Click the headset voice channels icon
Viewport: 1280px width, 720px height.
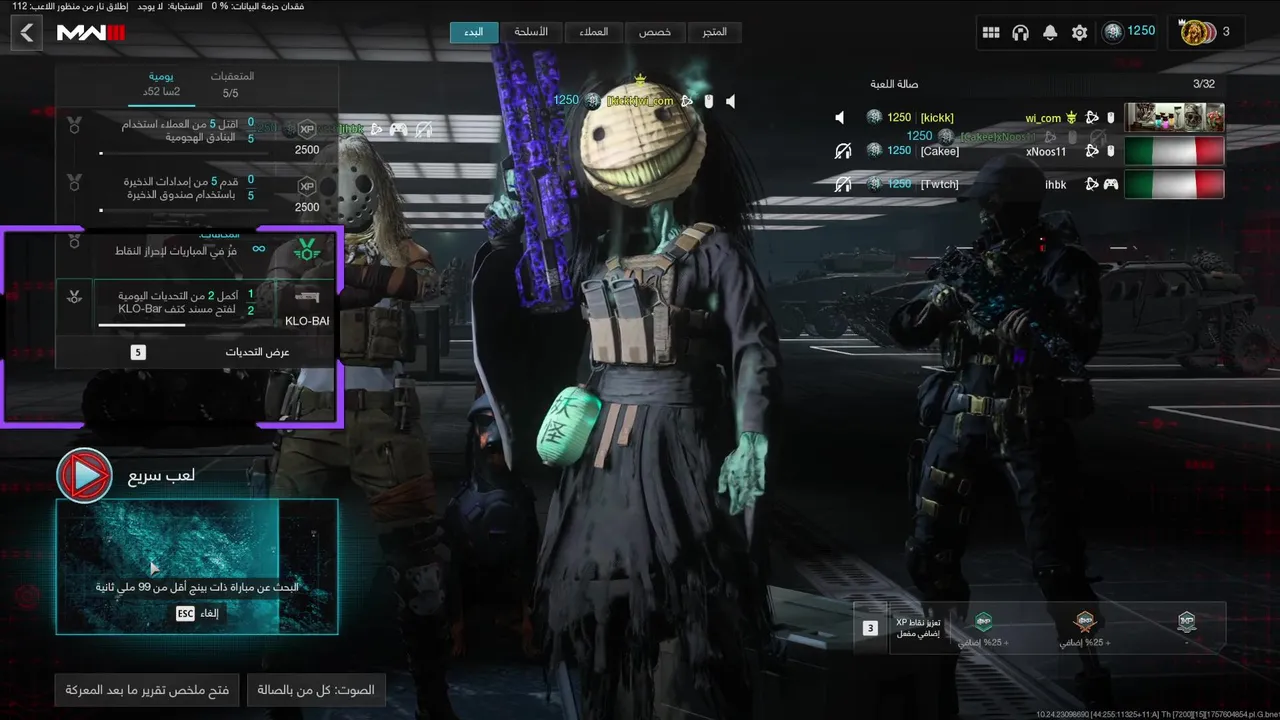[1020, 33]
